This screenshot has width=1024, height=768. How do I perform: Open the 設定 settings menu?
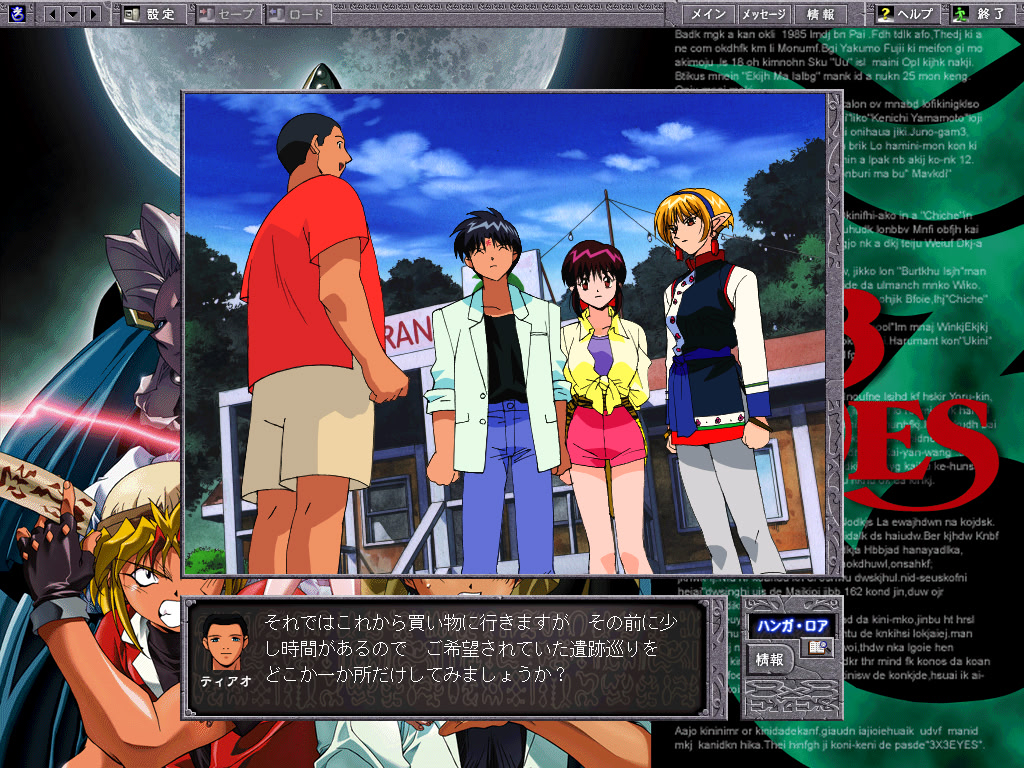click(x=150, y=14)
